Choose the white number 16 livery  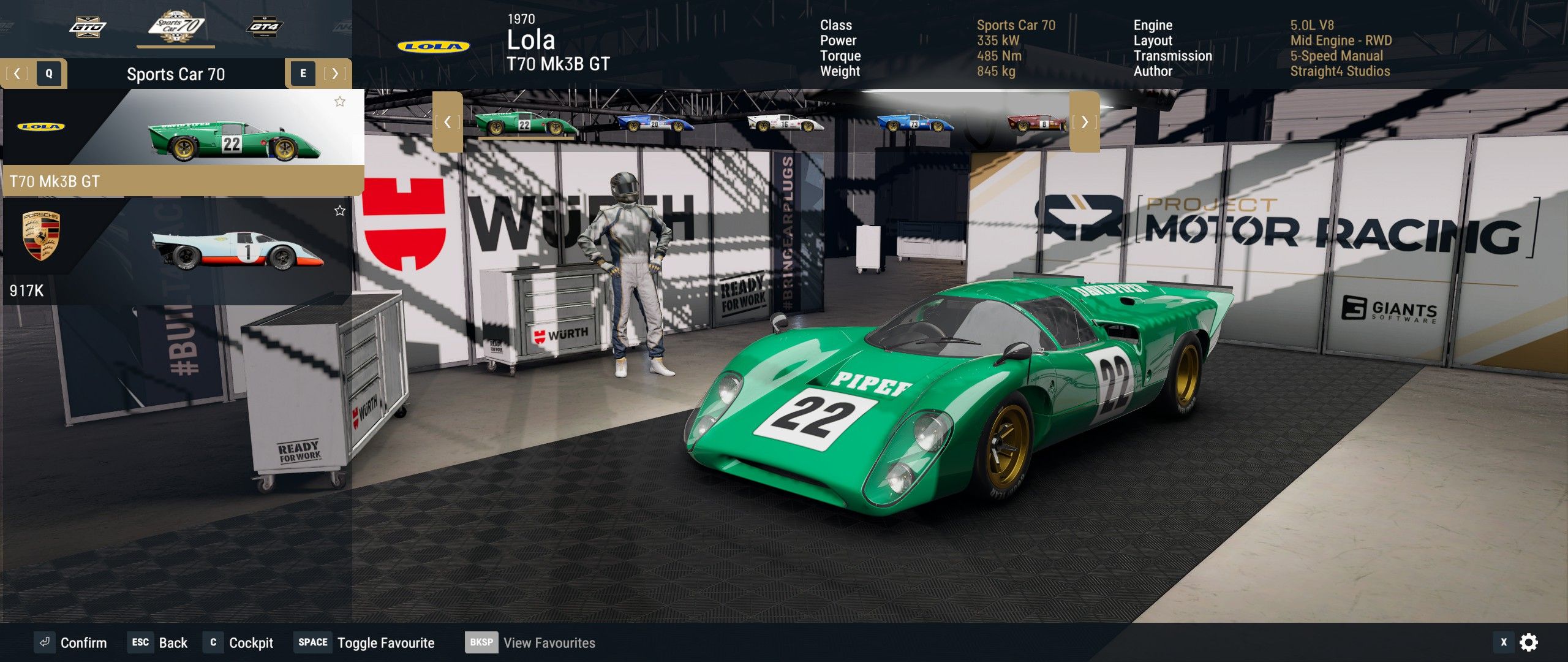point(785,123)
